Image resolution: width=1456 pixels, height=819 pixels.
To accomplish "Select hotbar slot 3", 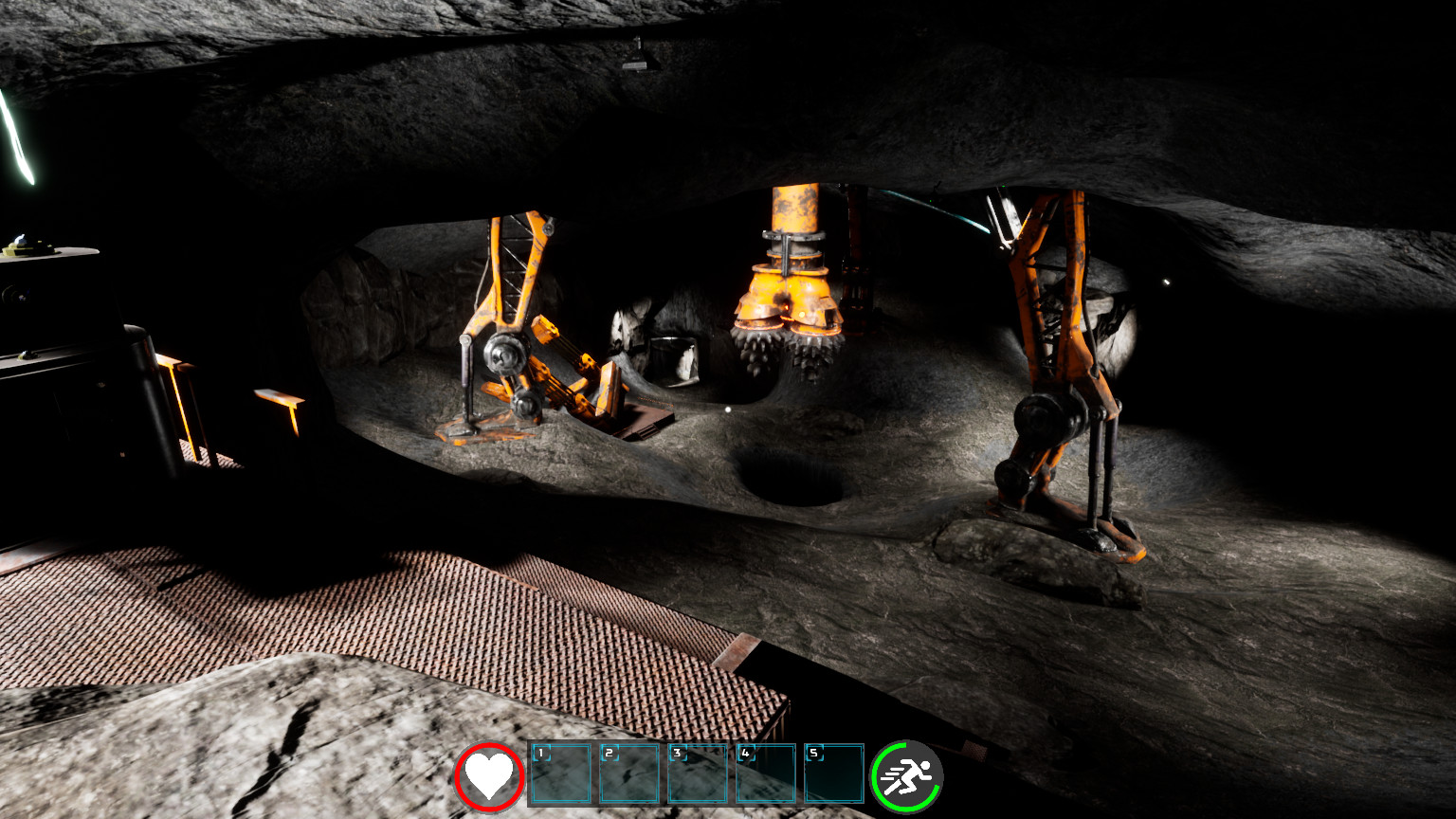I will tap(700, 775).
